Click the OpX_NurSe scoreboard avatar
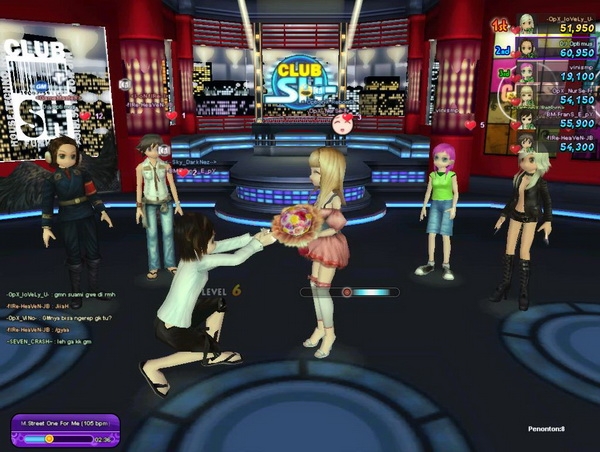 (x=526, y=96)
